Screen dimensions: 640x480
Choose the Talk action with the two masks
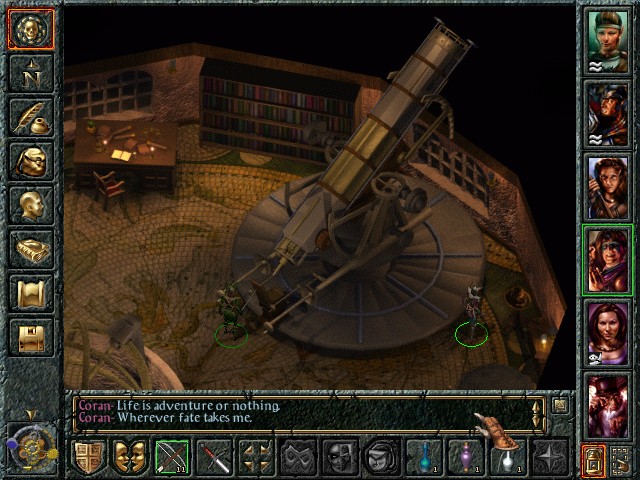click(x=130, y=458)
